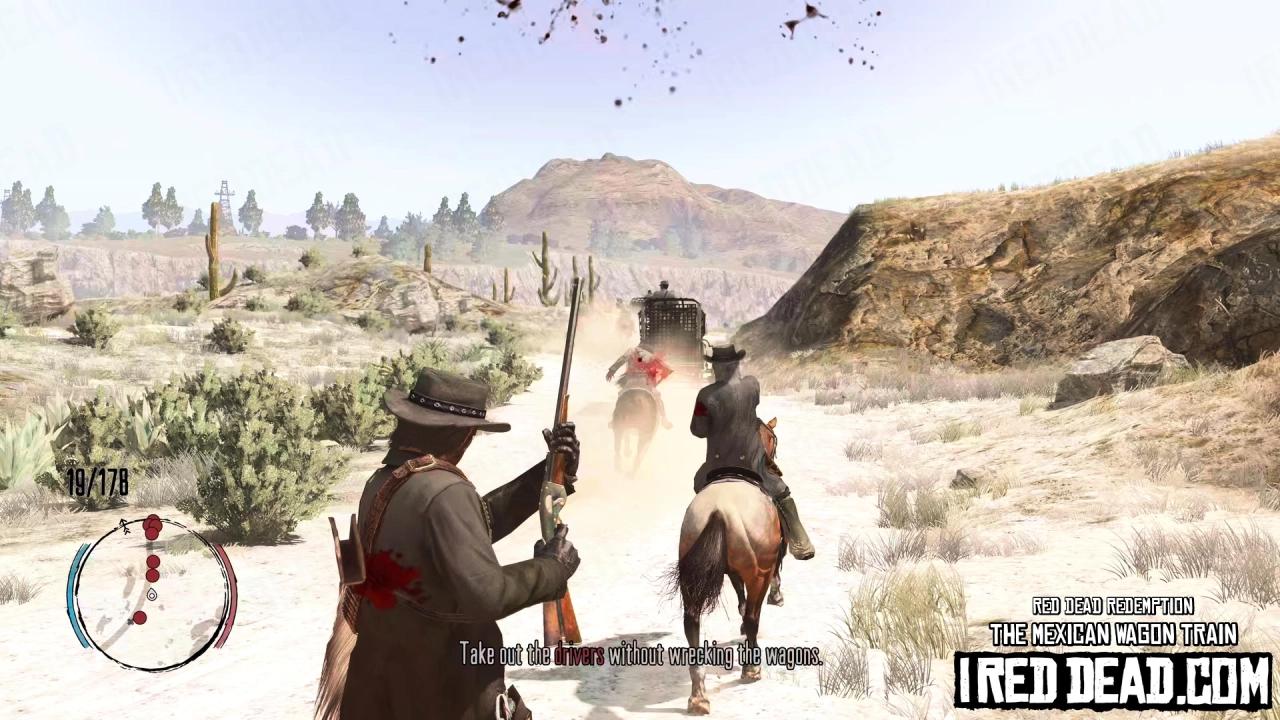1280x720 pixels.
Task: Open the mission title The Mexican Wagon Train
Action: tap(1113, 634)
